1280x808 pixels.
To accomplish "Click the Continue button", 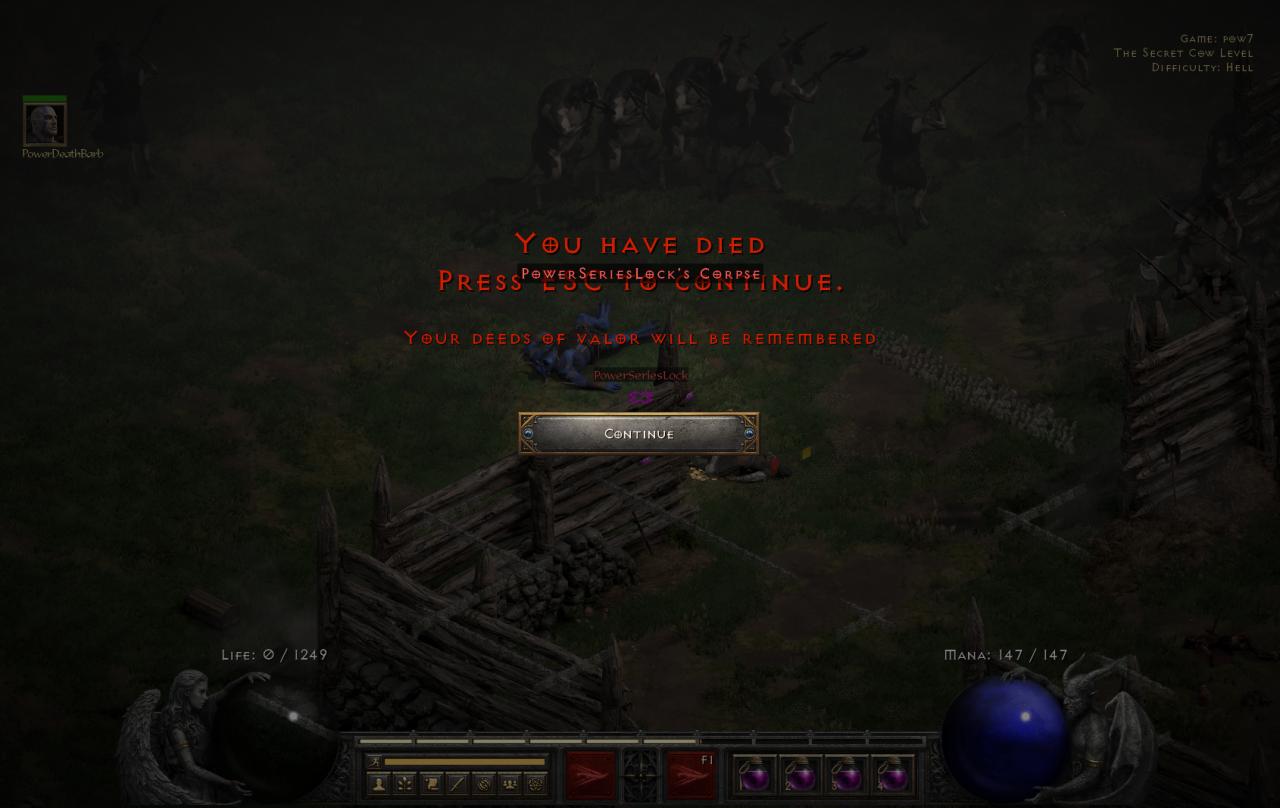I will (639, 434).
